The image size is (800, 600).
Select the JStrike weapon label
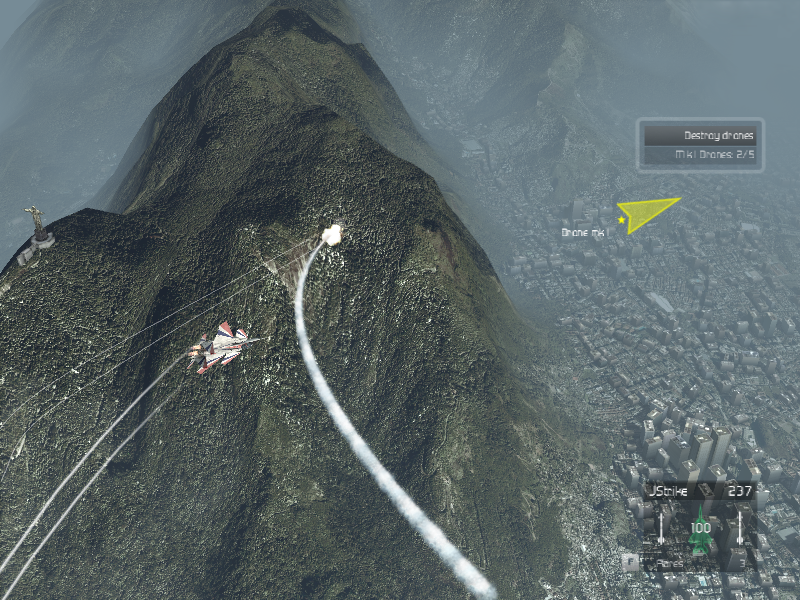[669, 491]
